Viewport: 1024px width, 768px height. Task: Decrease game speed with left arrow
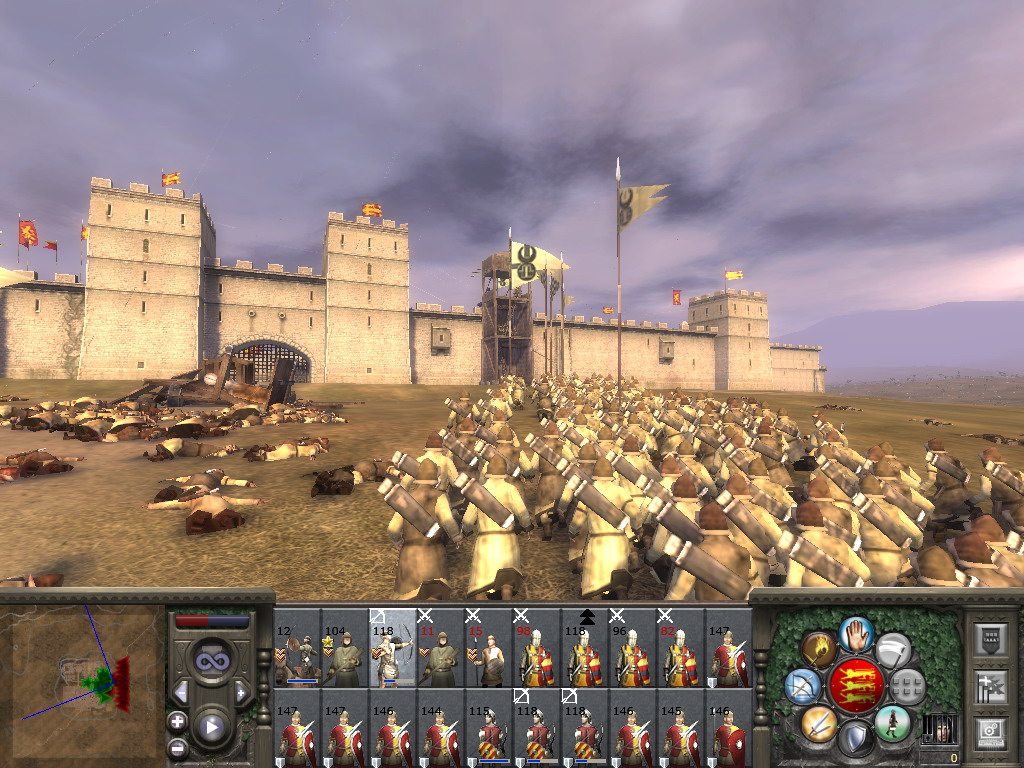182,692
